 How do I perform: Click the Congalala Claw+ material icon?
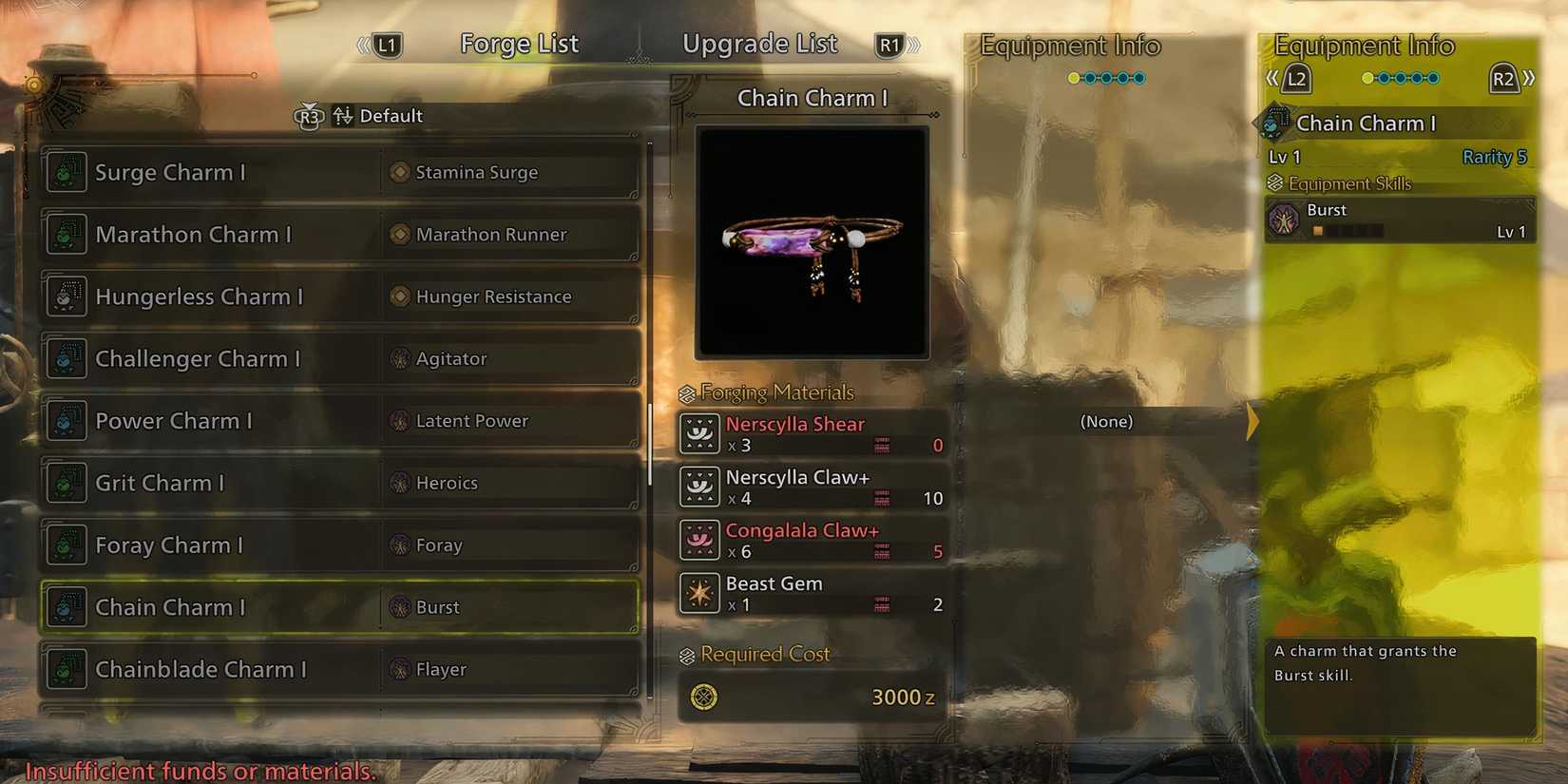(x=698, y=540)
